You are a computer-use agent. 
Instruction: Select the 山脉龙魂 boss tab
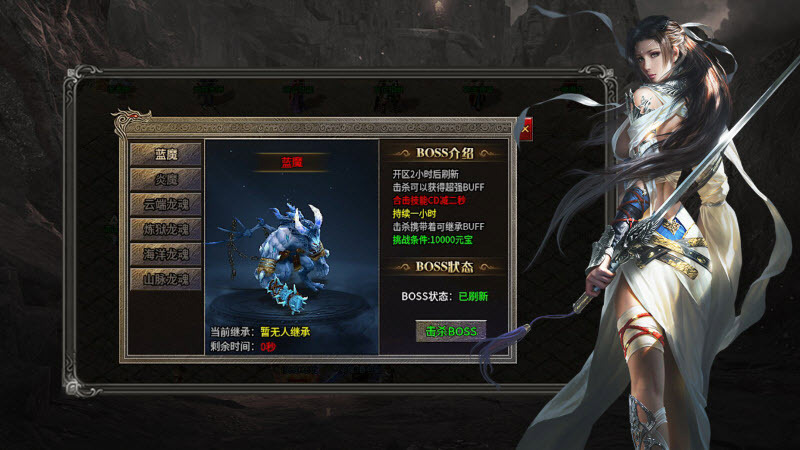point(165,279)
